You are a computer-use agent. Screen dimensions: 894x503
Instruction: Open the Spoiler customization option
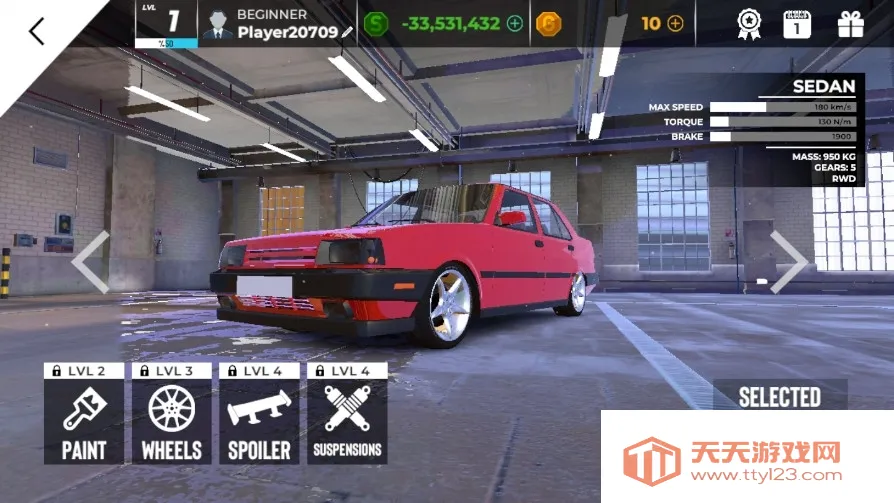pyautogui.click(x=259, y=421)
